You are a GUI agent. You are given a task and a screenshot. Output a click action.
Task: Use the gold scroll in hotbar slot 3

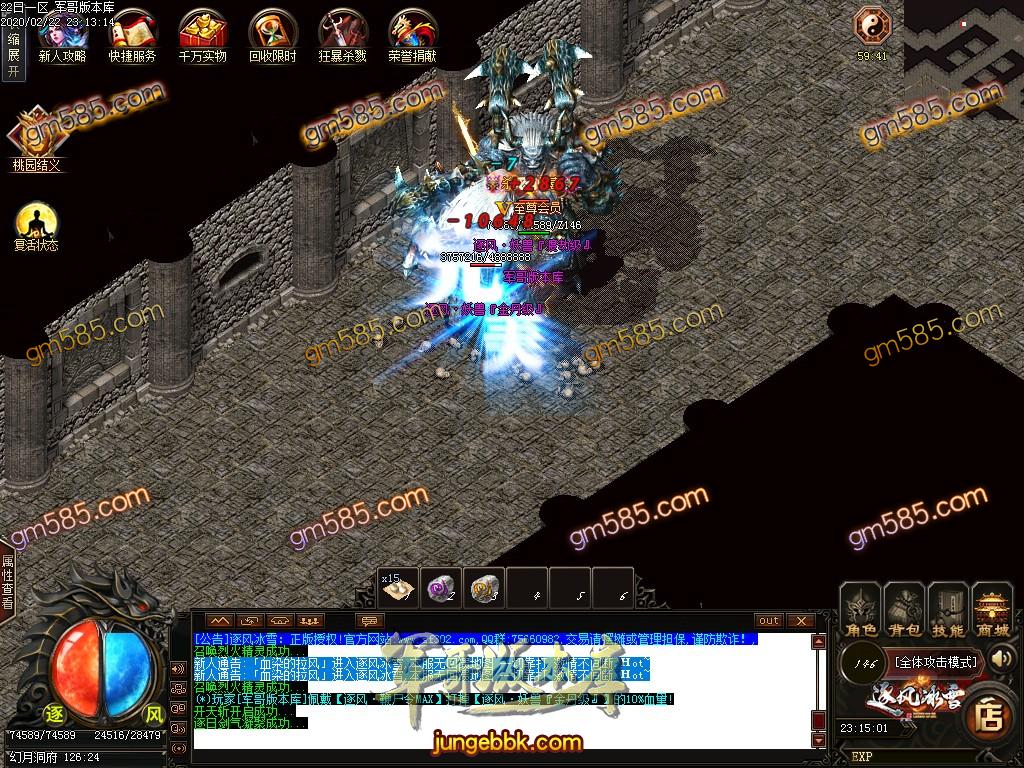point(485,589)
